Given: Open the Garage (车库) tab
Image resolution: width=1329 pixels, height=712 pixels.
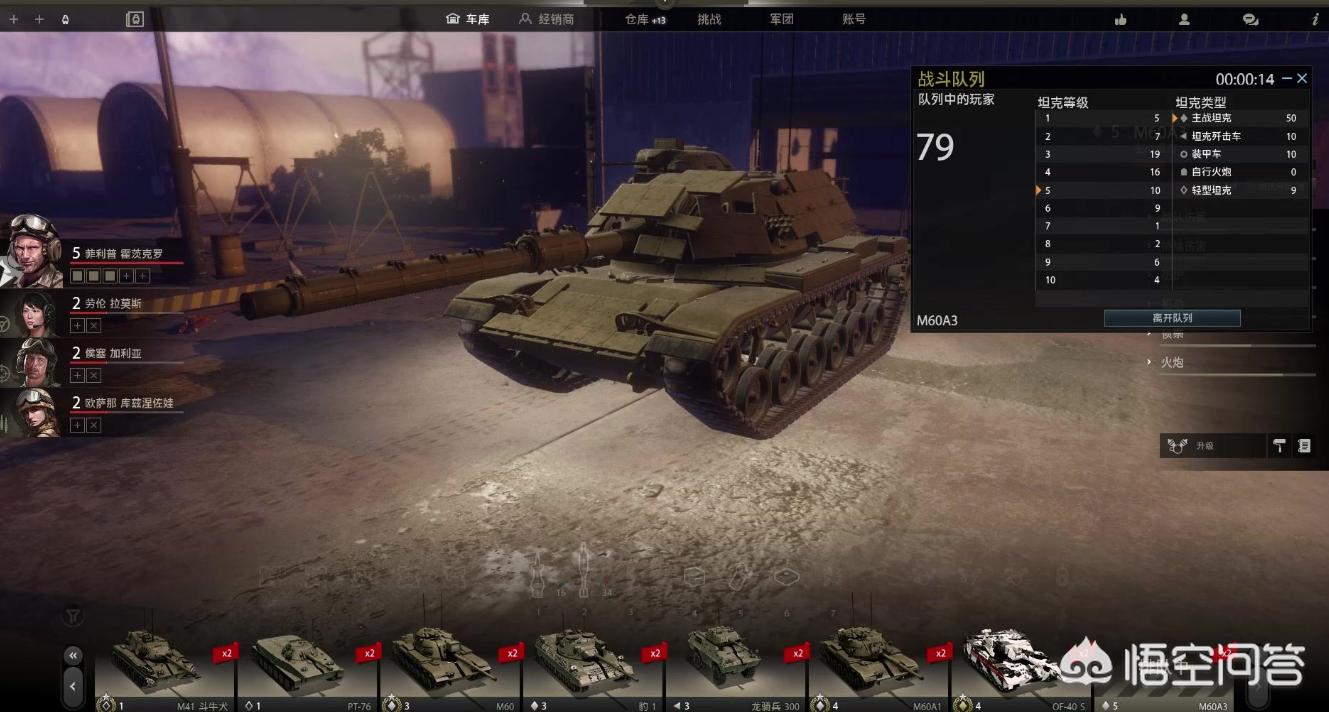Looking at the screenshot, I should 468,19.
